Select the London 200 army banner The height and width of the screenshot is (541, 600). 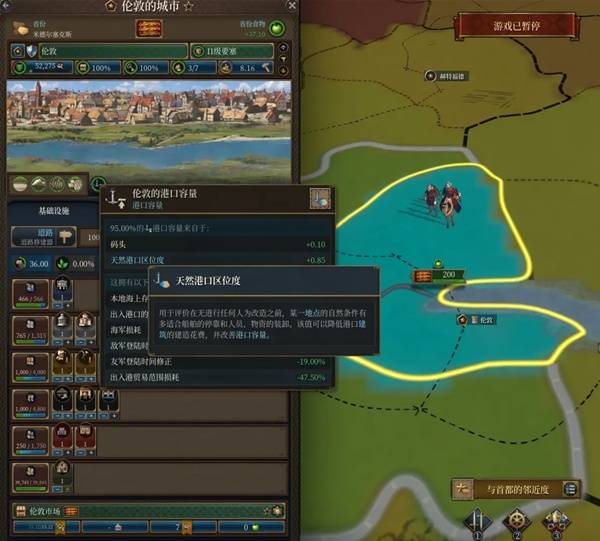tap(438, 274)
